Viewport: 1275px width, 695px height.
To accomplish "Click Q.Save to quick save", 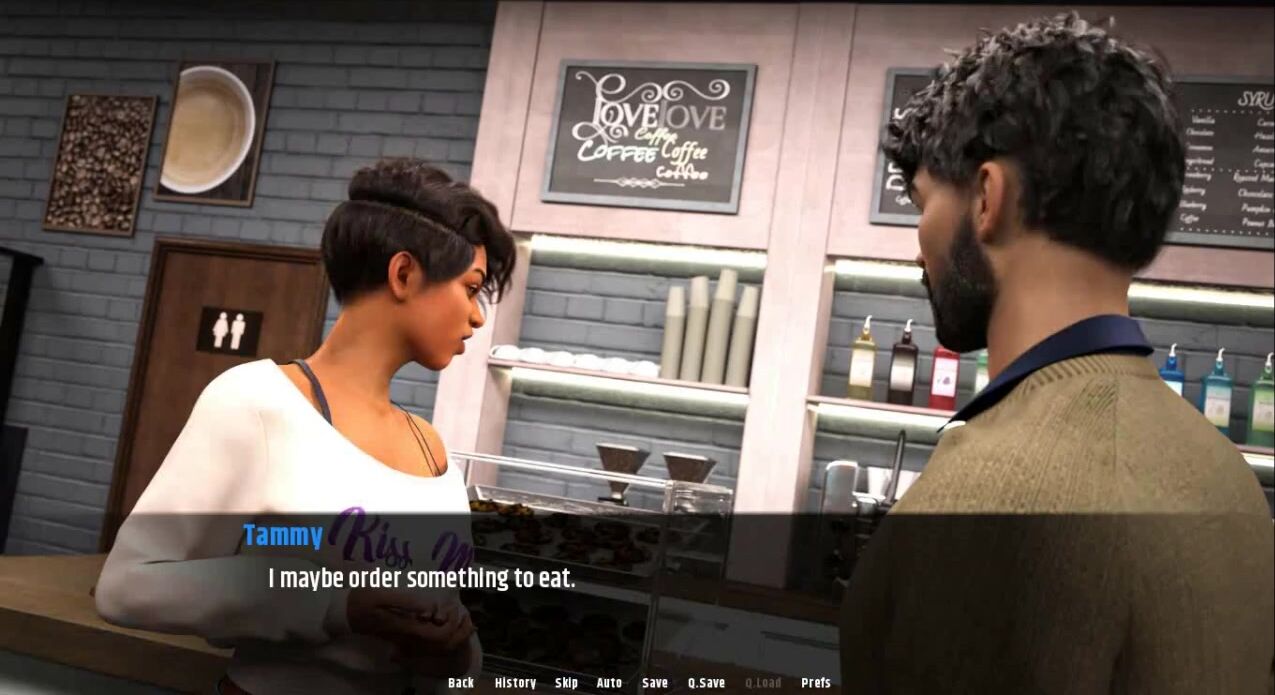I will (706, 683).
